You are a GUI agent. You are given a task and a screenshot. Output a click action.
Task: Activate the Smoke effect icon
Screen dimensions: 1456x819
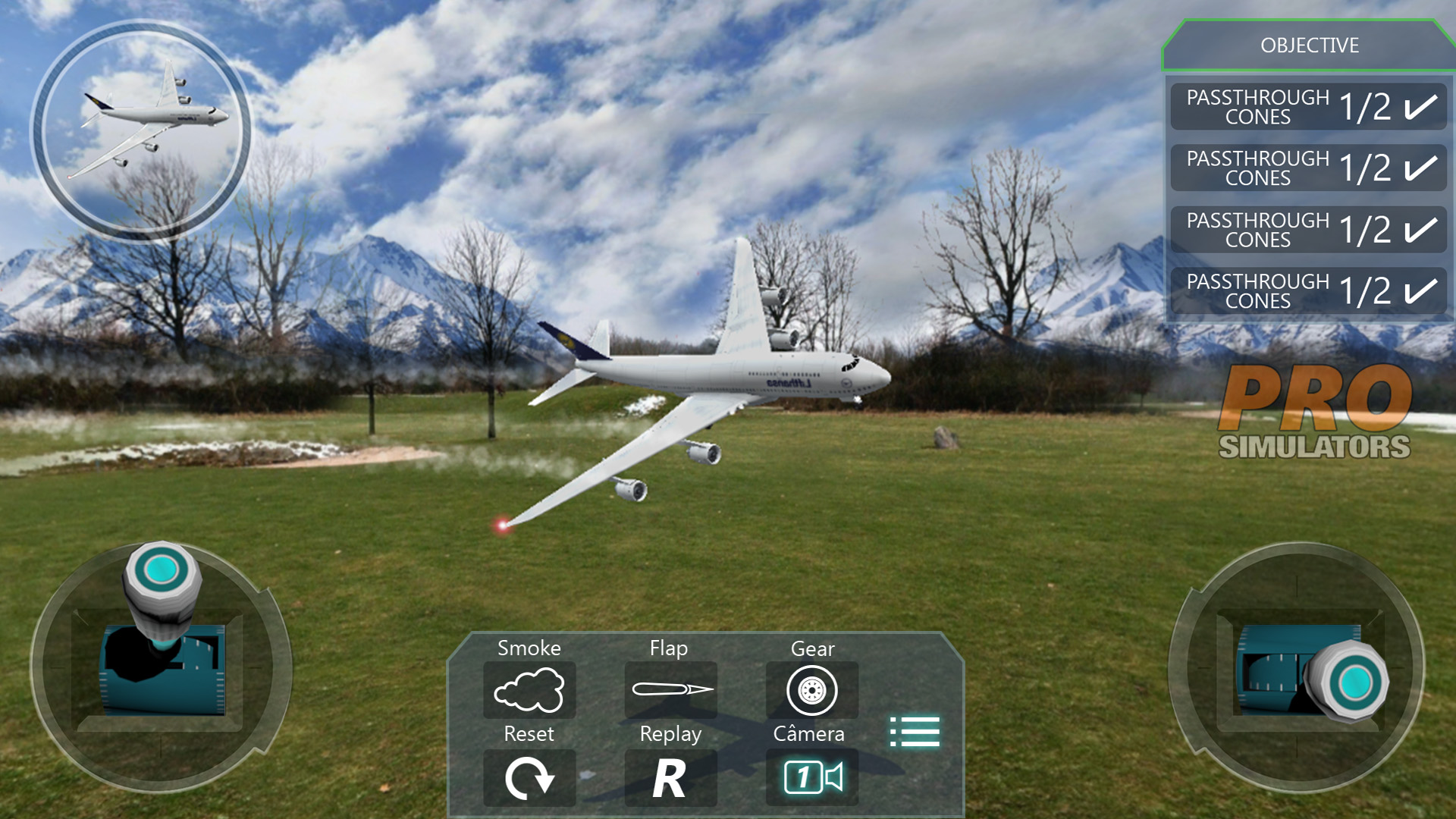pyautogui.click(x=530, y=690)
